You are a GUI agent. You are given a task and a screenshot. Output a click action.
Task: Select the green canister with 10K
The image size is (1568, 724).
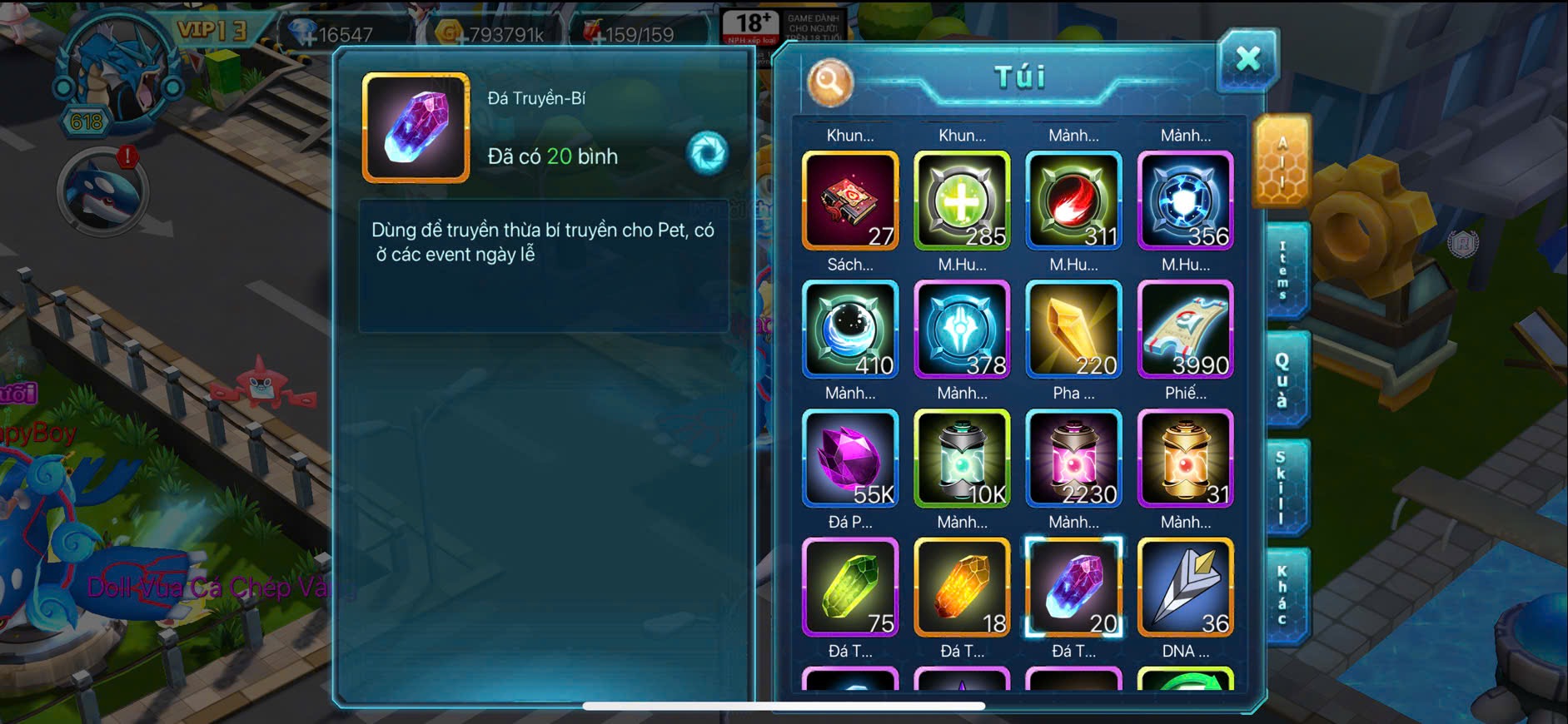962,459
